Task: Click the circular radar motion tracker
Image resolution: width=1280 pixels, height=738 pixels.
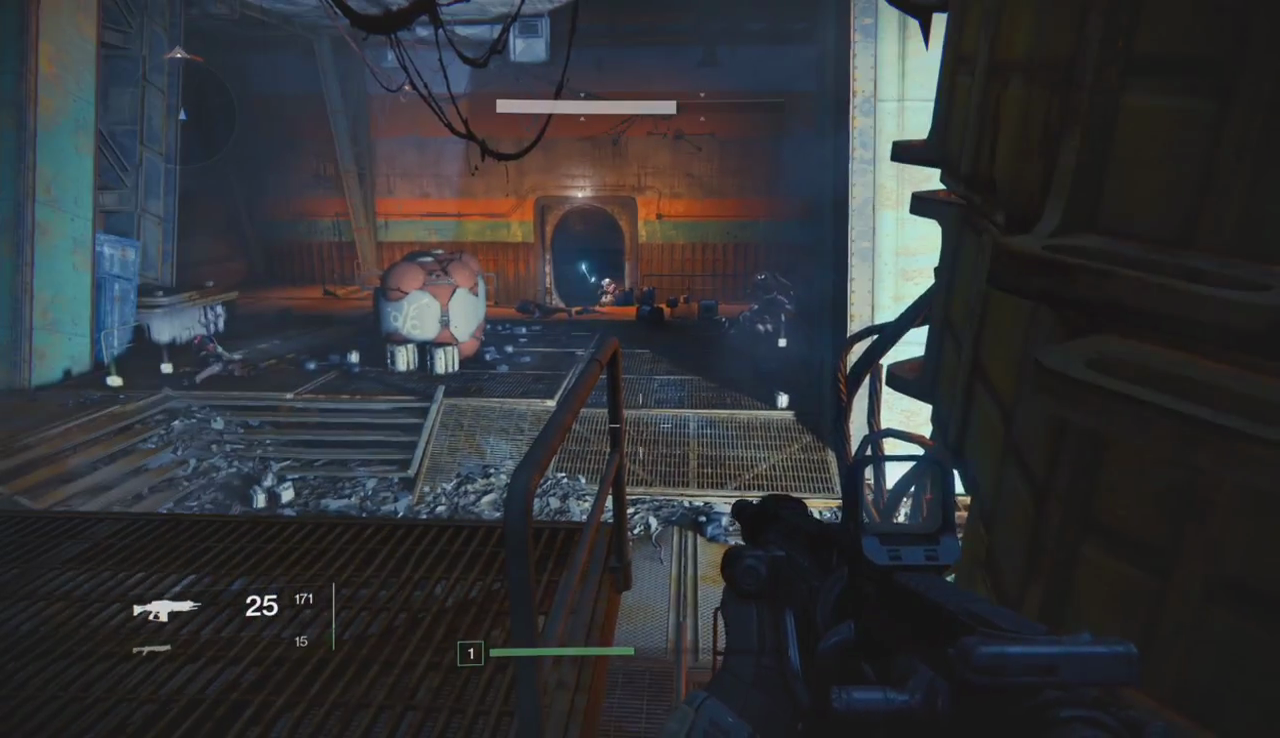Action: tap(183, 112)
